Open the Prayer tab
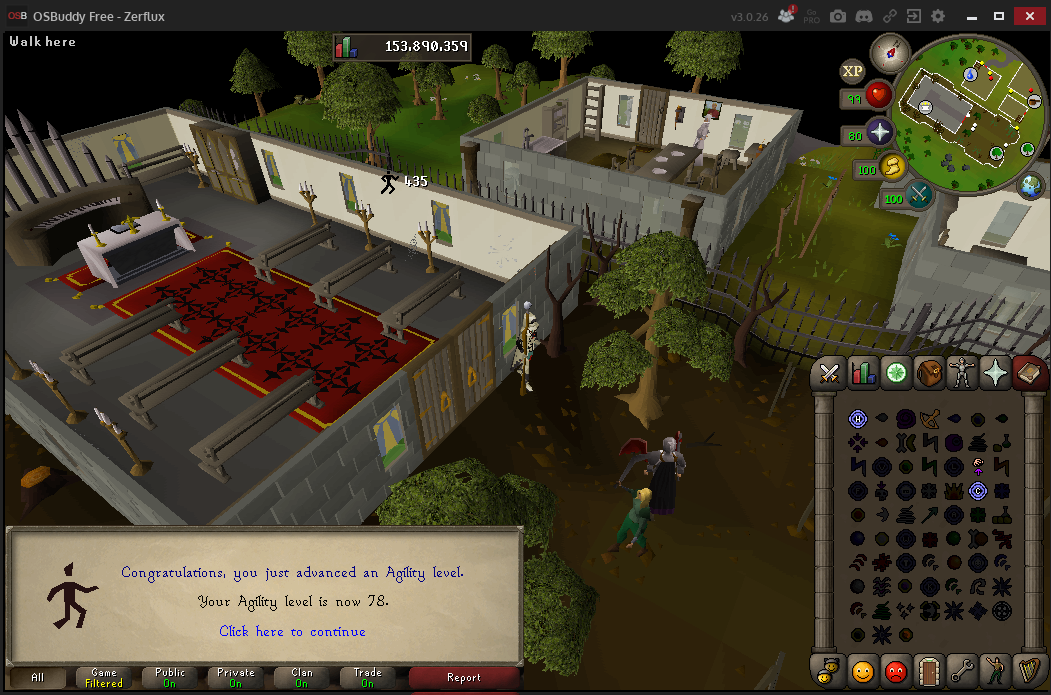Image resolution: width=1051 pixels, height=695 pixels. (995, 373)
